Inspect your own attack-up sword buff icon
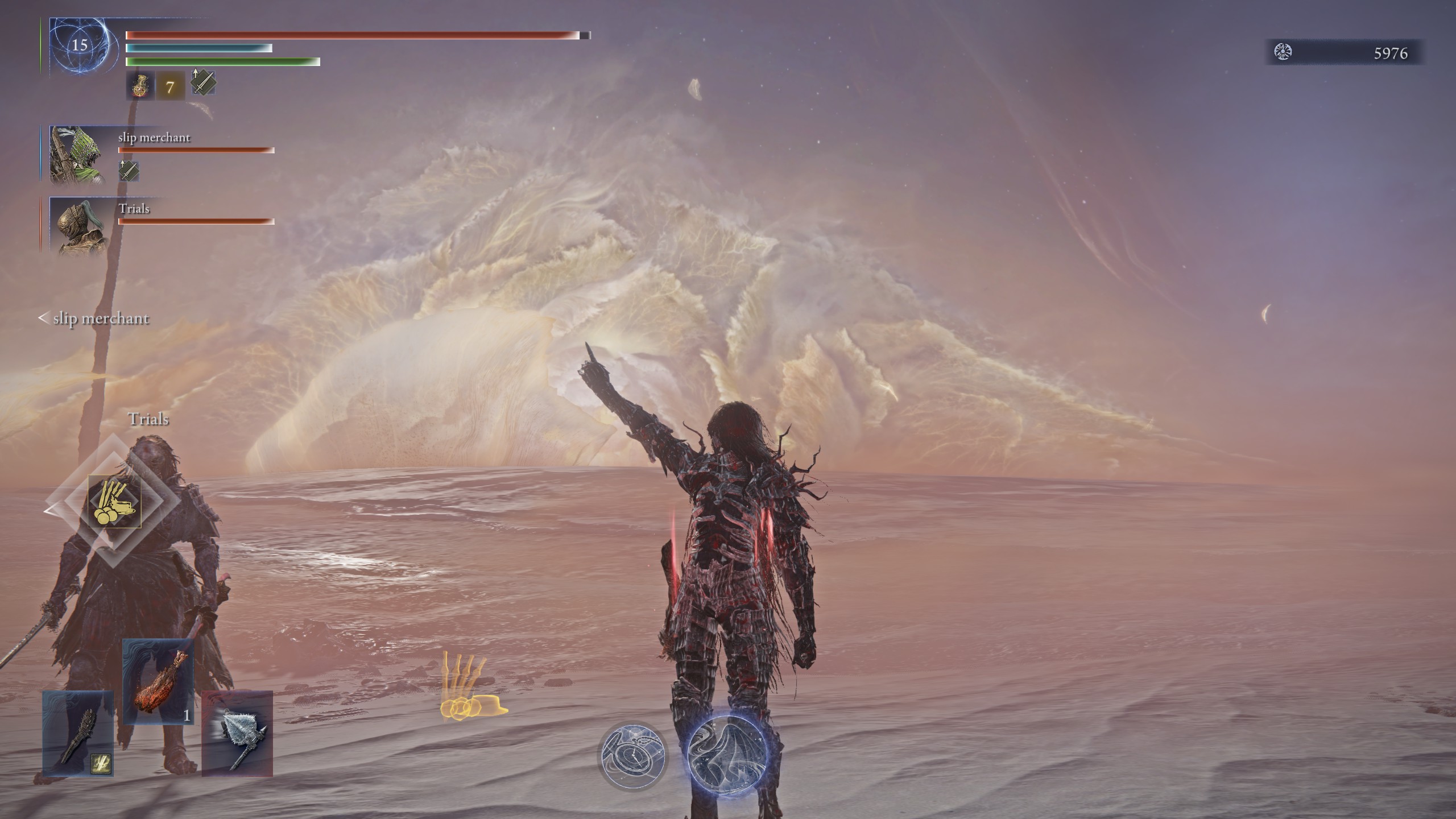1456x819 pixels. point(202,83)
